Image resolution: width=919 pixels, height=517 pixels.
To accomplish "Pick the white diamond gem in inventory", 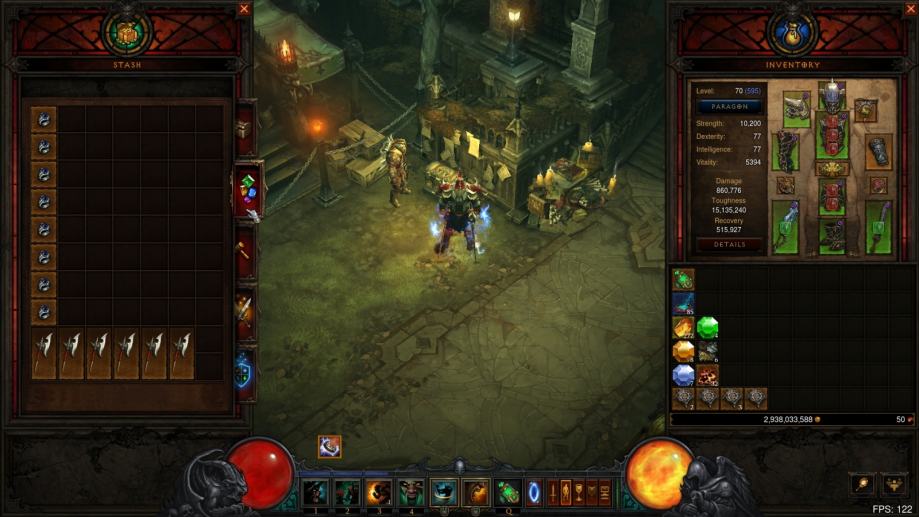I will coord(683,374).
